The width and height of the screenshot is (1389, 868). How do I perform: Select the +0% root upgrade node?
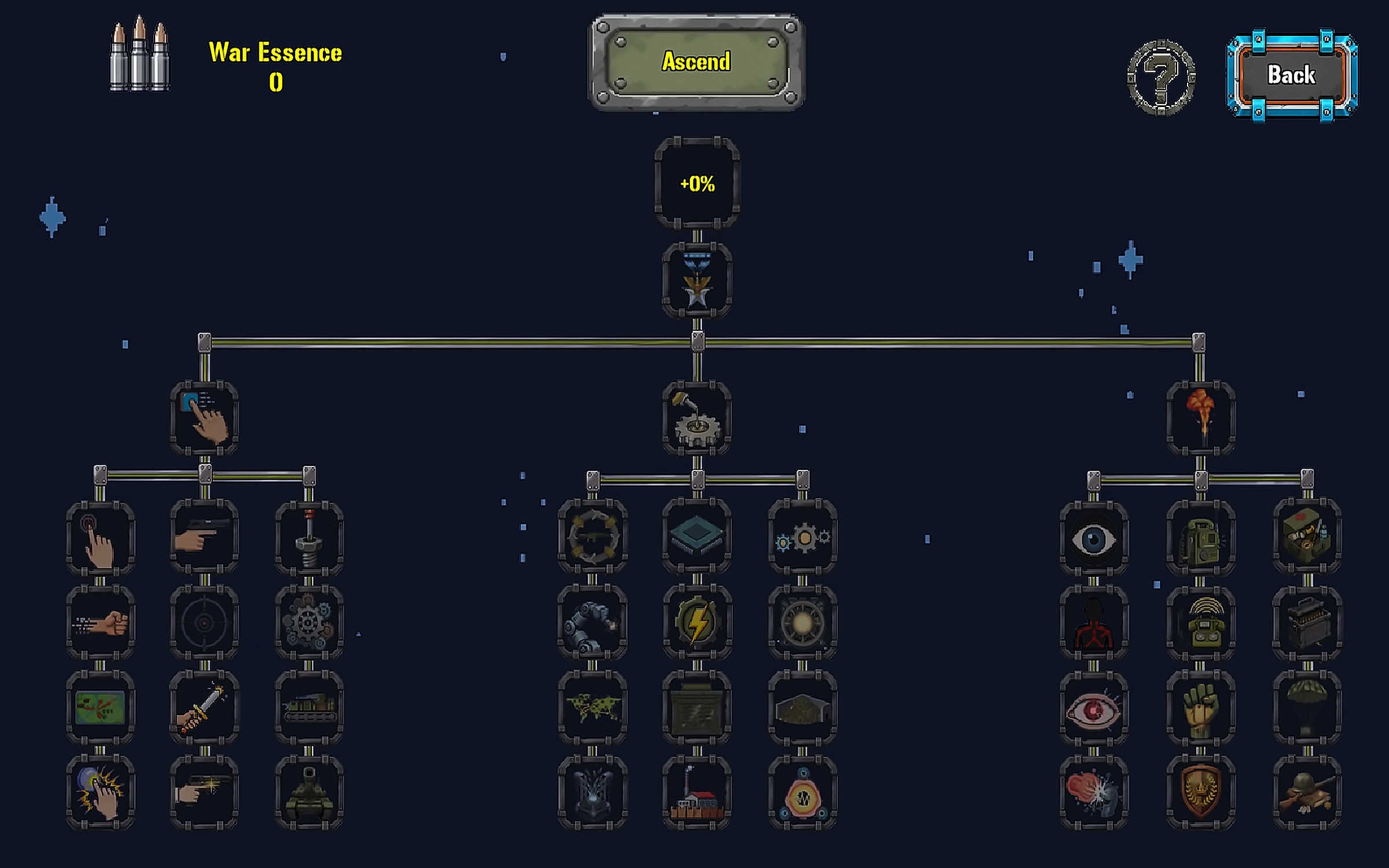pyautogui.click(x=697, y=183)
